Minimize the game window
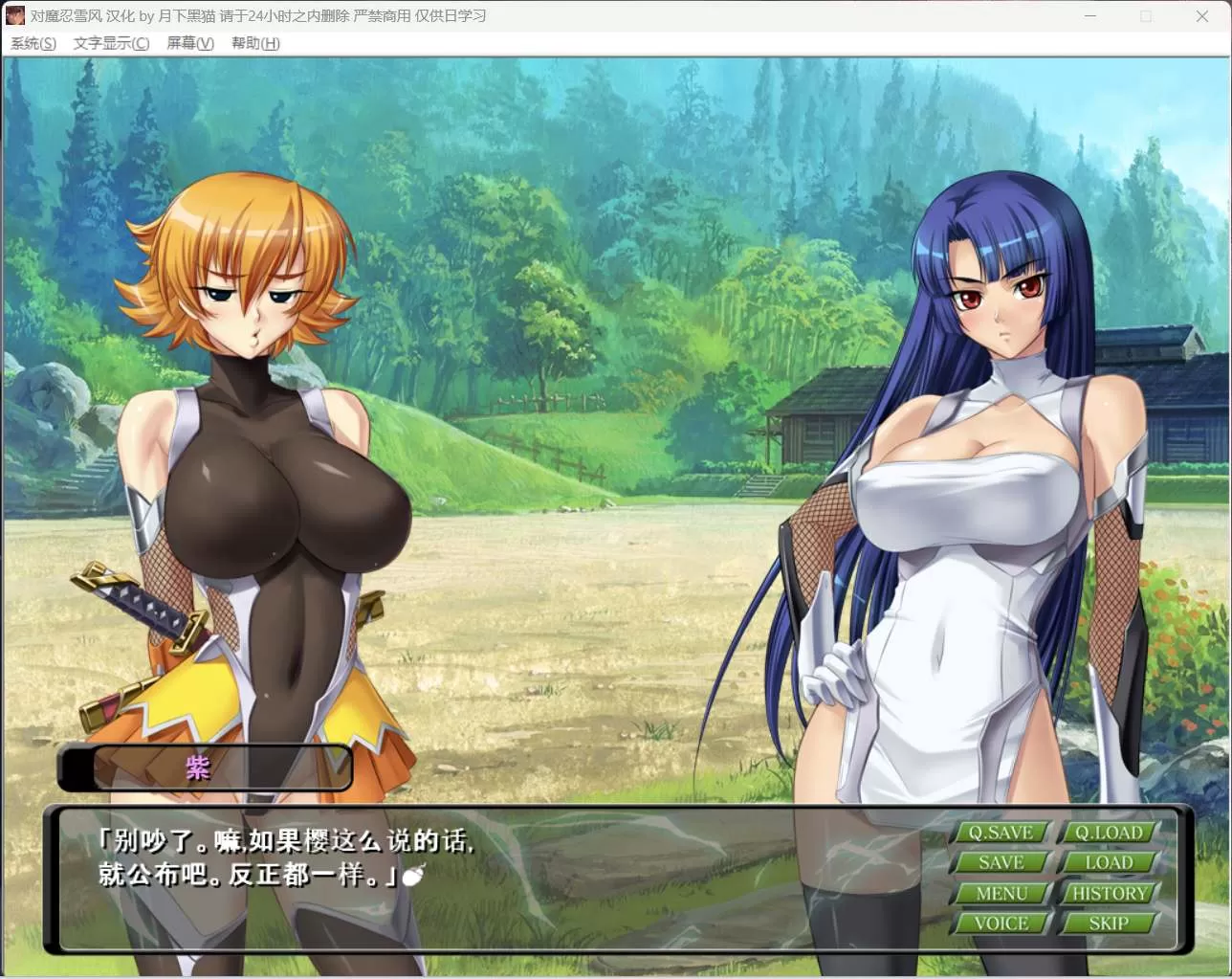The width and height of the screenshot is (1232, 979). click(x=1089, y=15)
